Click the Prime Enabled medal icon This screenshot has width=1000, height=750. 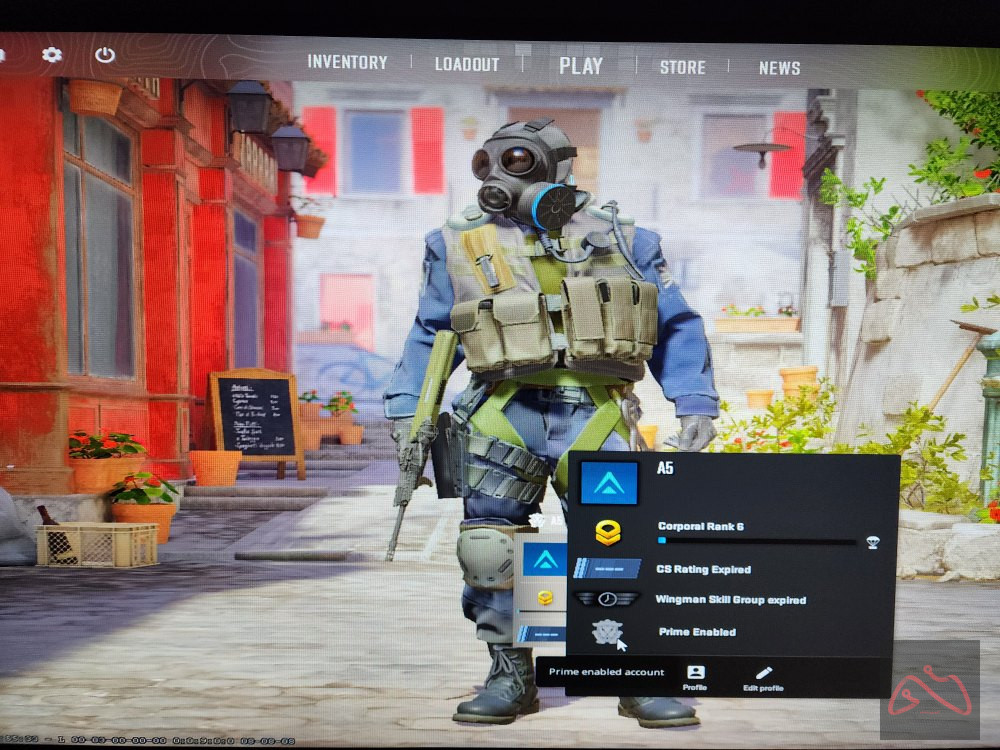[607, 632]
